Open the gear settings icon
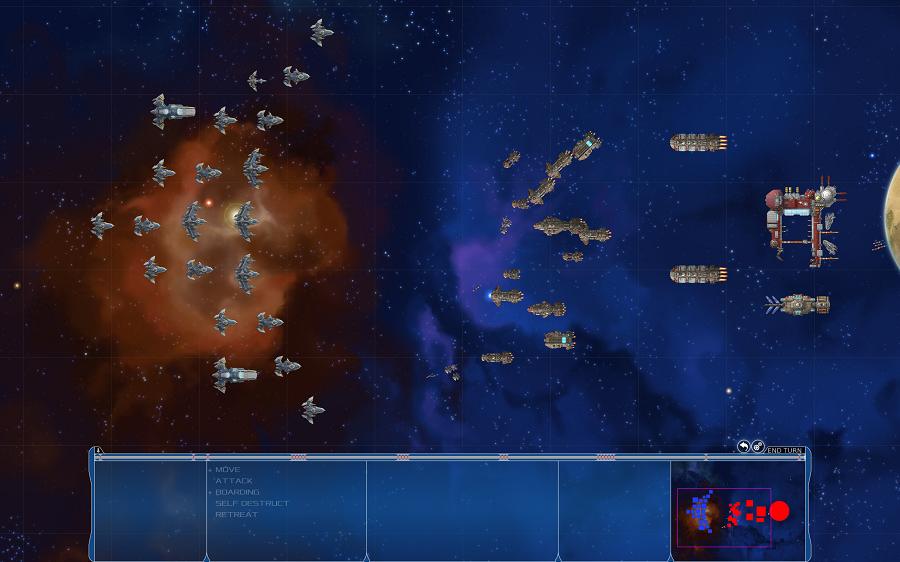Viewport: 900px width, 562px height. point(758,446)
